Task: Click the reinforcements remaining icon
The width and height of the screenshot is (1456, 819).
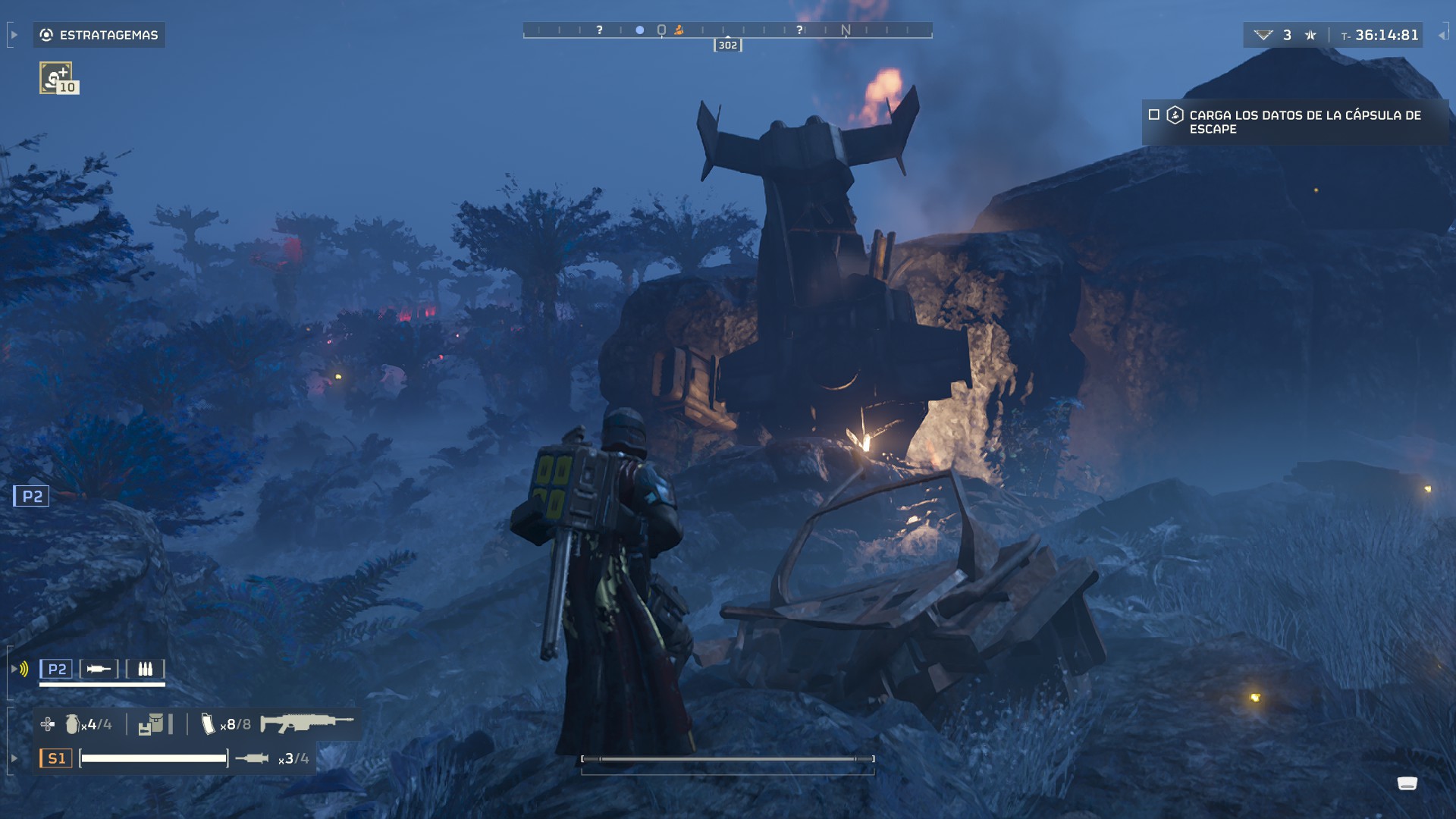Action: (1263, 35)
